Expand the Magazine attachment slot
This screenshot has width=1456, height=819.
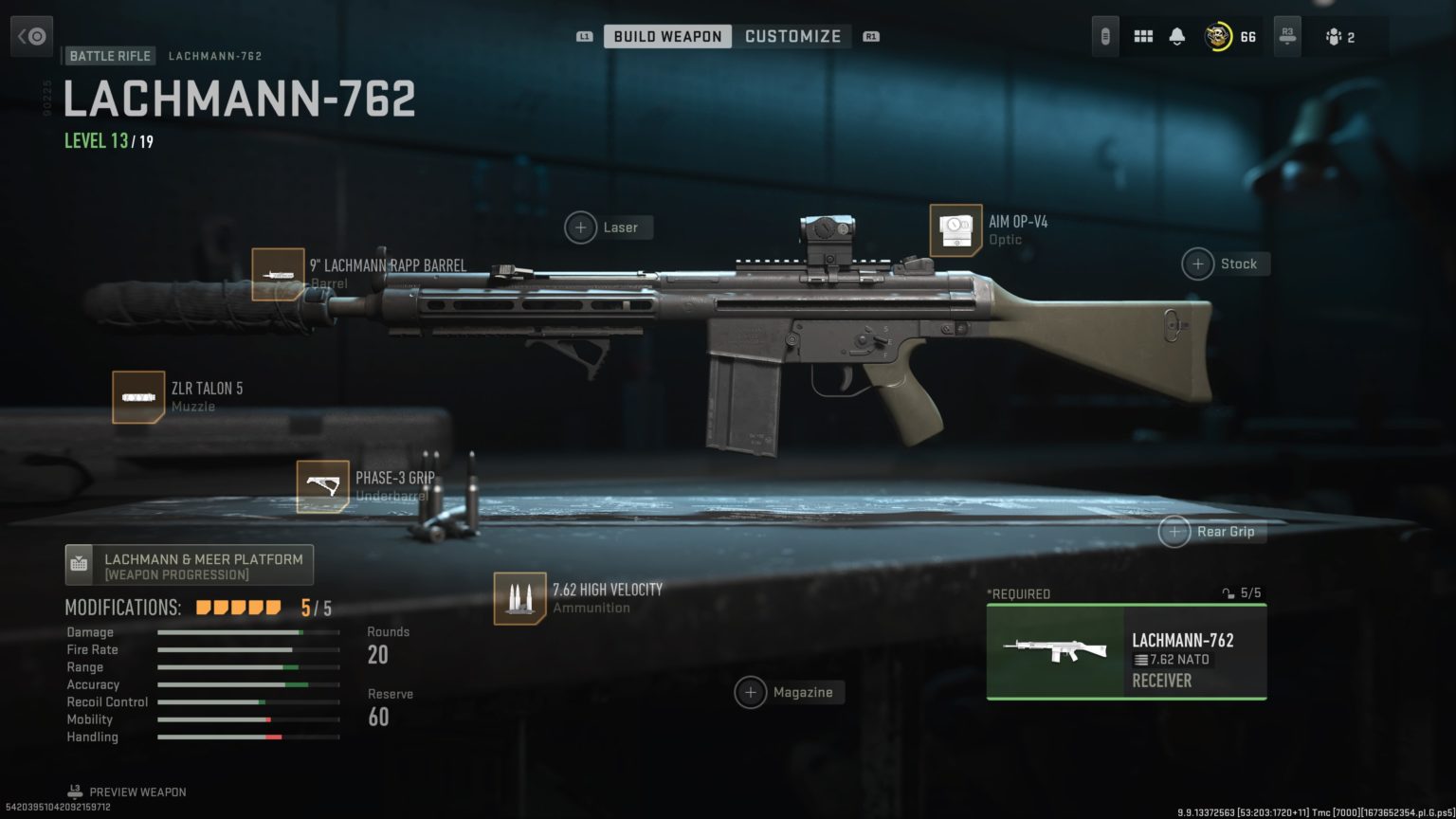[752, 692]
